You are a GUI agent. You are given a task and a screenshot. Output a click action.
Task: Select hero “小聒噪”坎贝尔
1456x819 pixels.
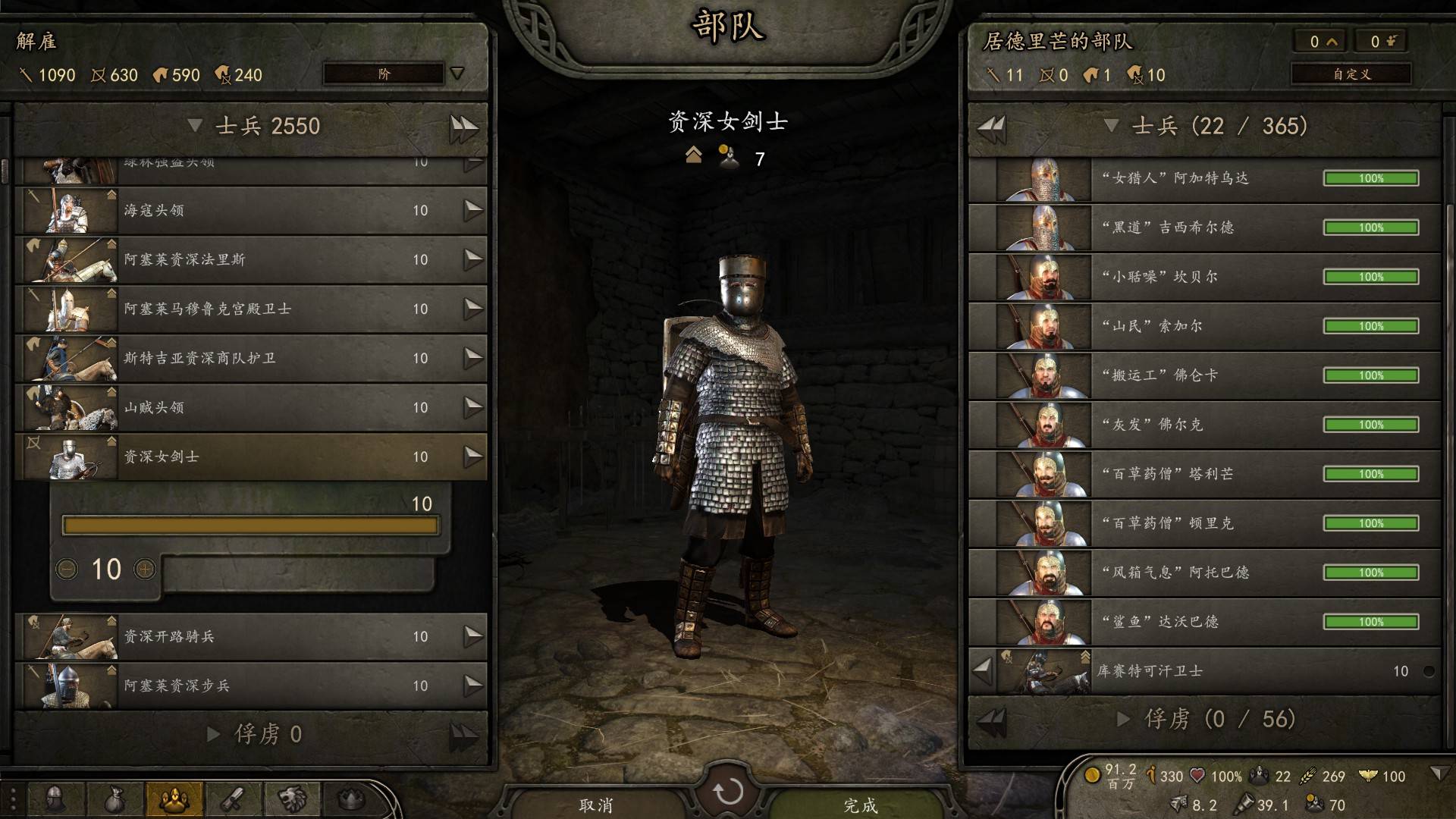[1204, 277]
